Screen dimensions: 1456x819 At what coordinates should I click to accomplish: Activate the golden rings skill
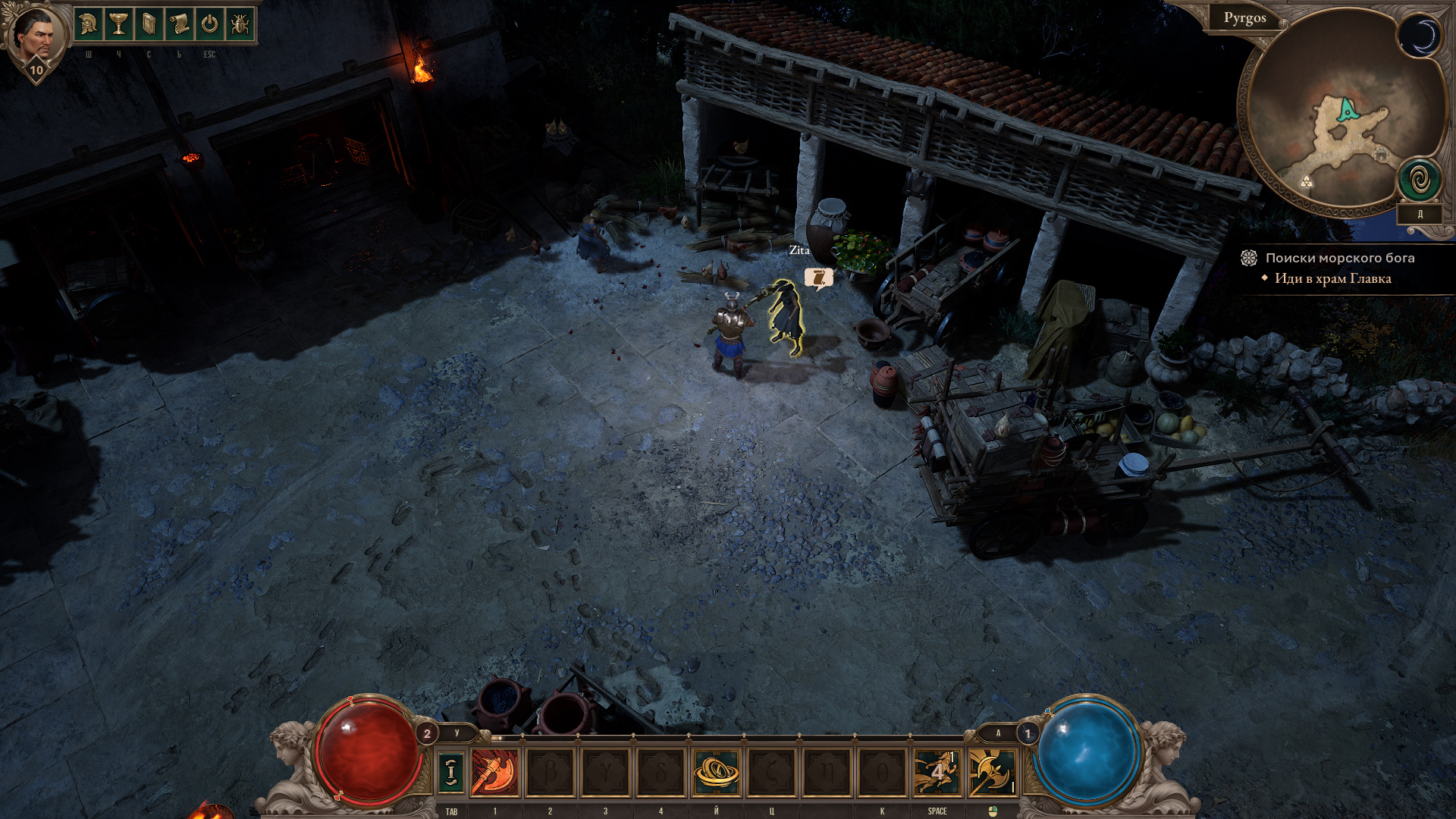[x=716, y=772]
